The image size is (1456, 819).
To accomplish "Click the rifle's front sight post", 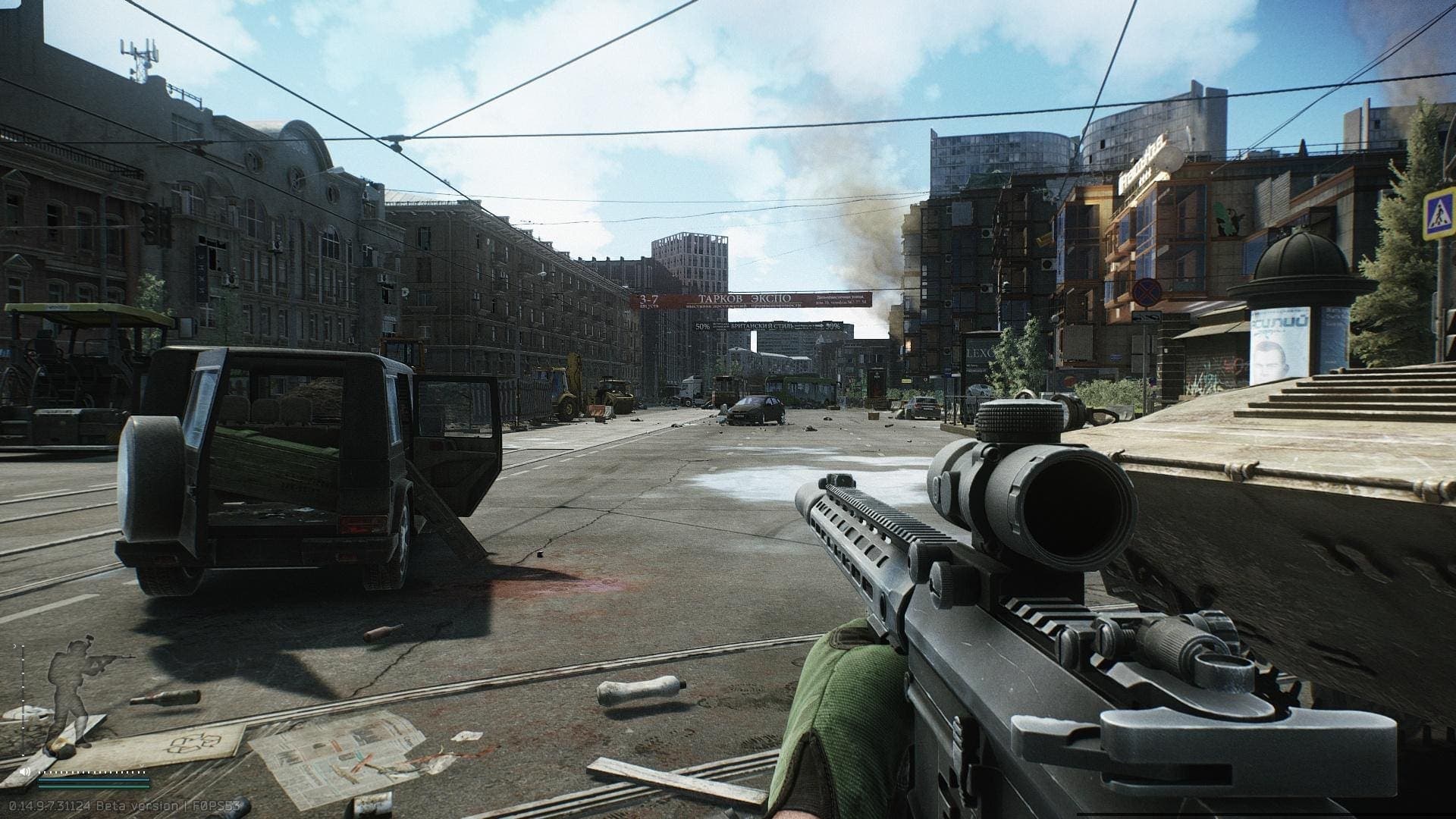I will (839, 481).
